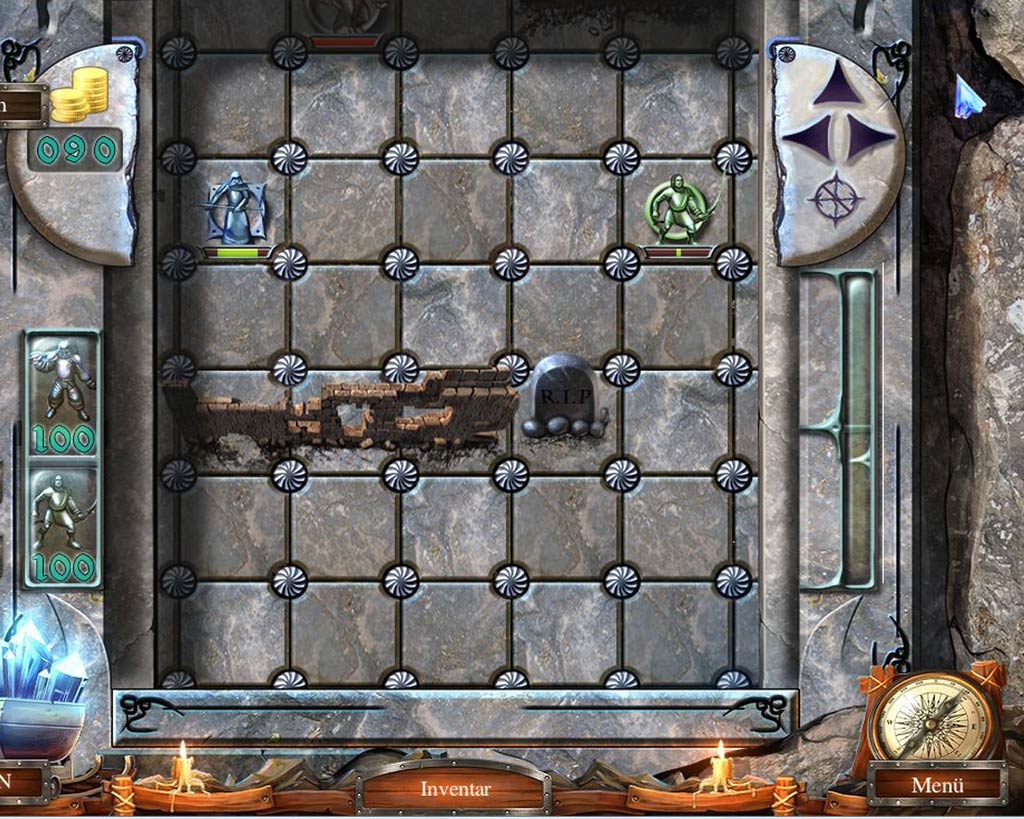Click the right arrow on the stone dial
1024x819 pixels.
[x=870, y=137]
